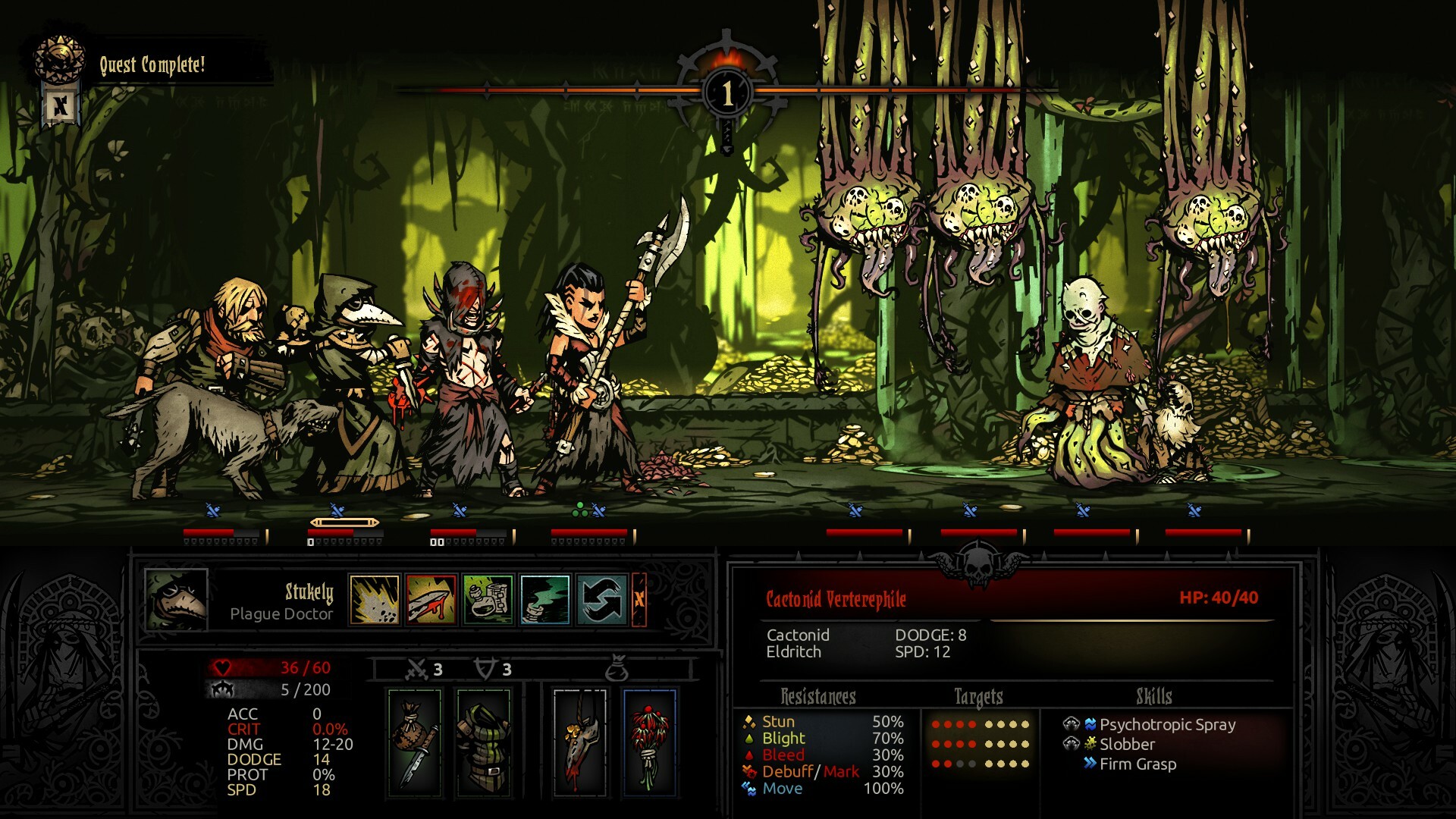Select the red flower bouquet trinket
Viewport: 1456px width, 819px height.
(649, 742)
